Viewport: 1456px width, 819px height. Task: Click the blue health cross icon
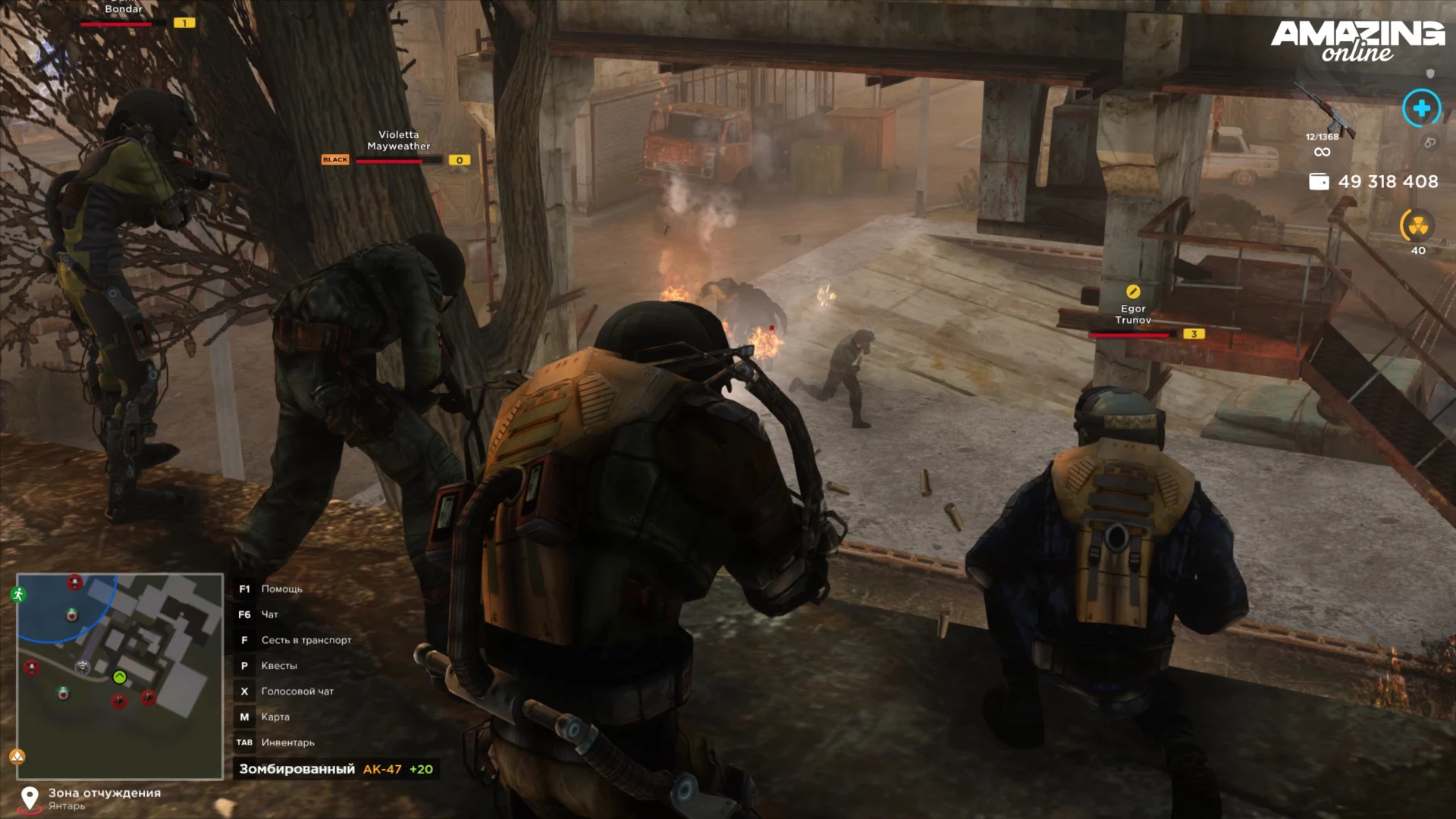[x=1421, y=108]
